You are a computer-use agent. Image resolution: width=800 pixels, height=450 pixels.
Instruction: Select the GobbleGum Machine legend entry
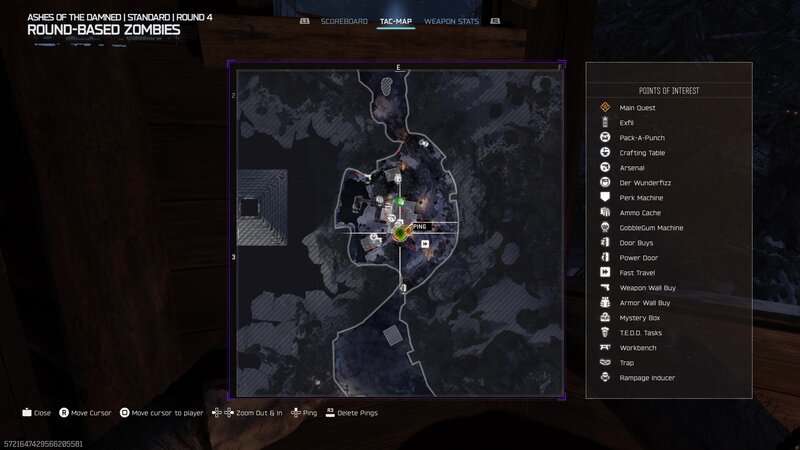click(651, 227)
